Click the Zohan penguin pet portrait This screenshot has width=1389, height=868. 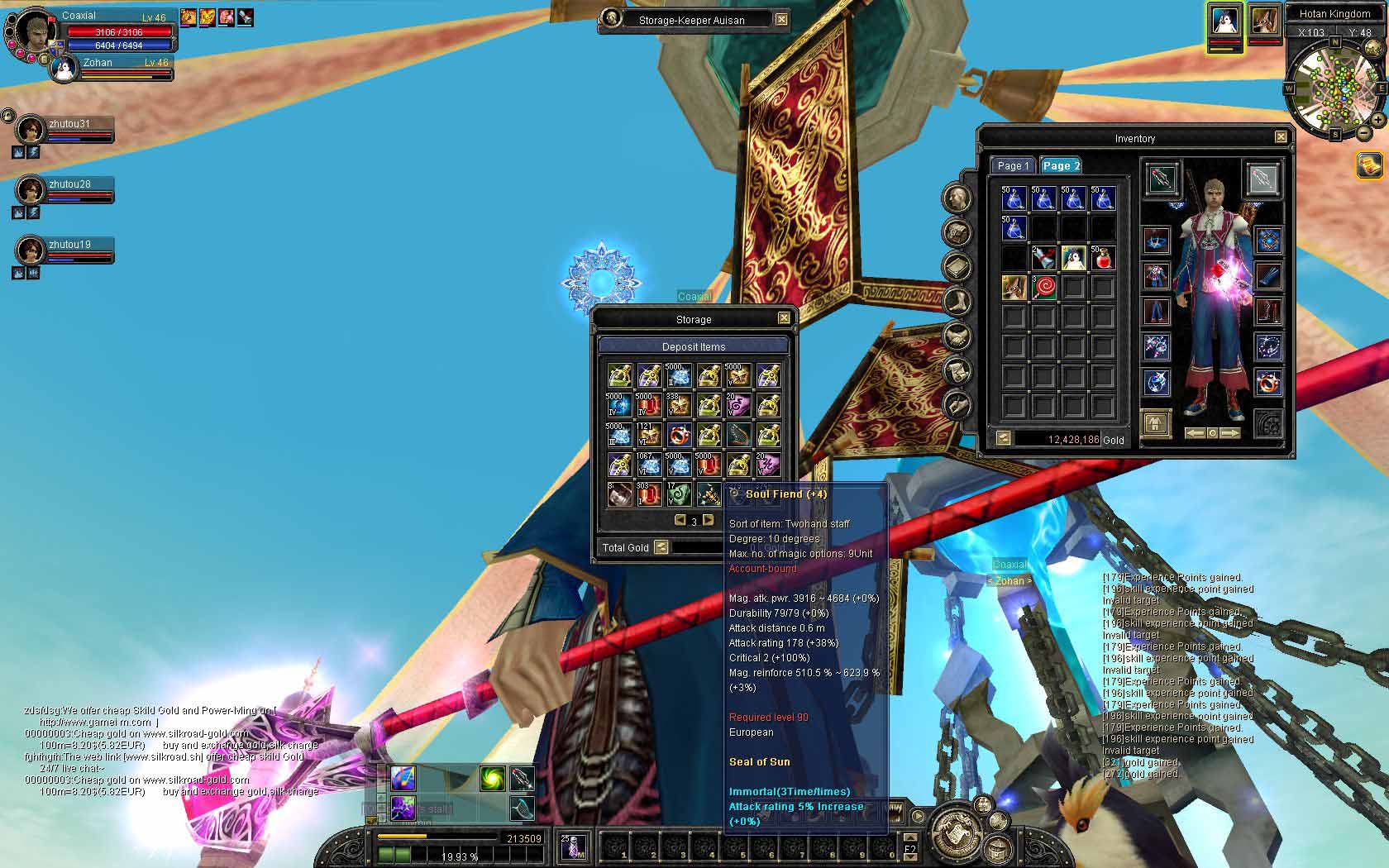click(x=63, y=69)
